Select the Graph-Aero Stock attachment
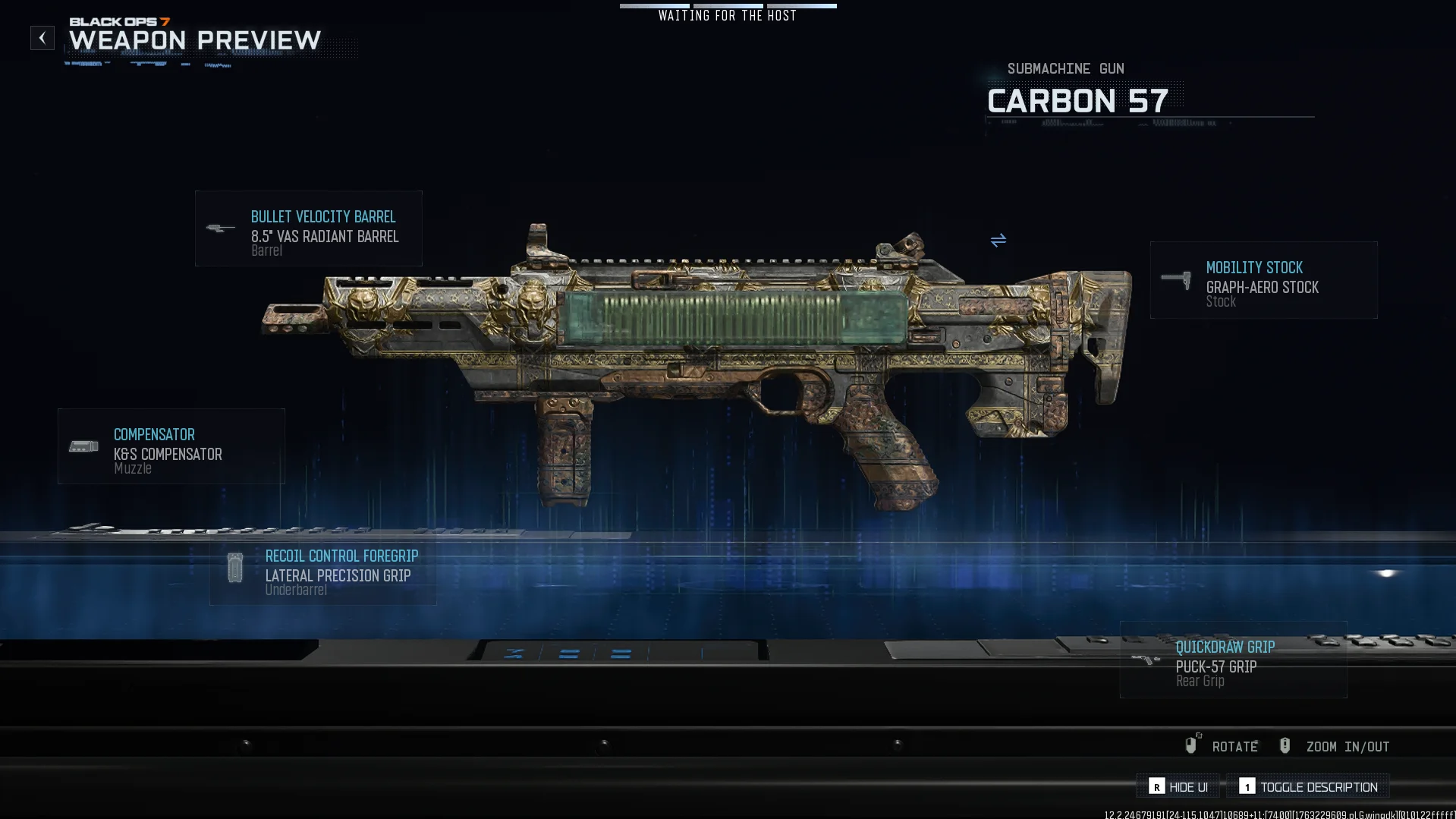The height and width of the screenshot is (819, 1456). 1263,280
